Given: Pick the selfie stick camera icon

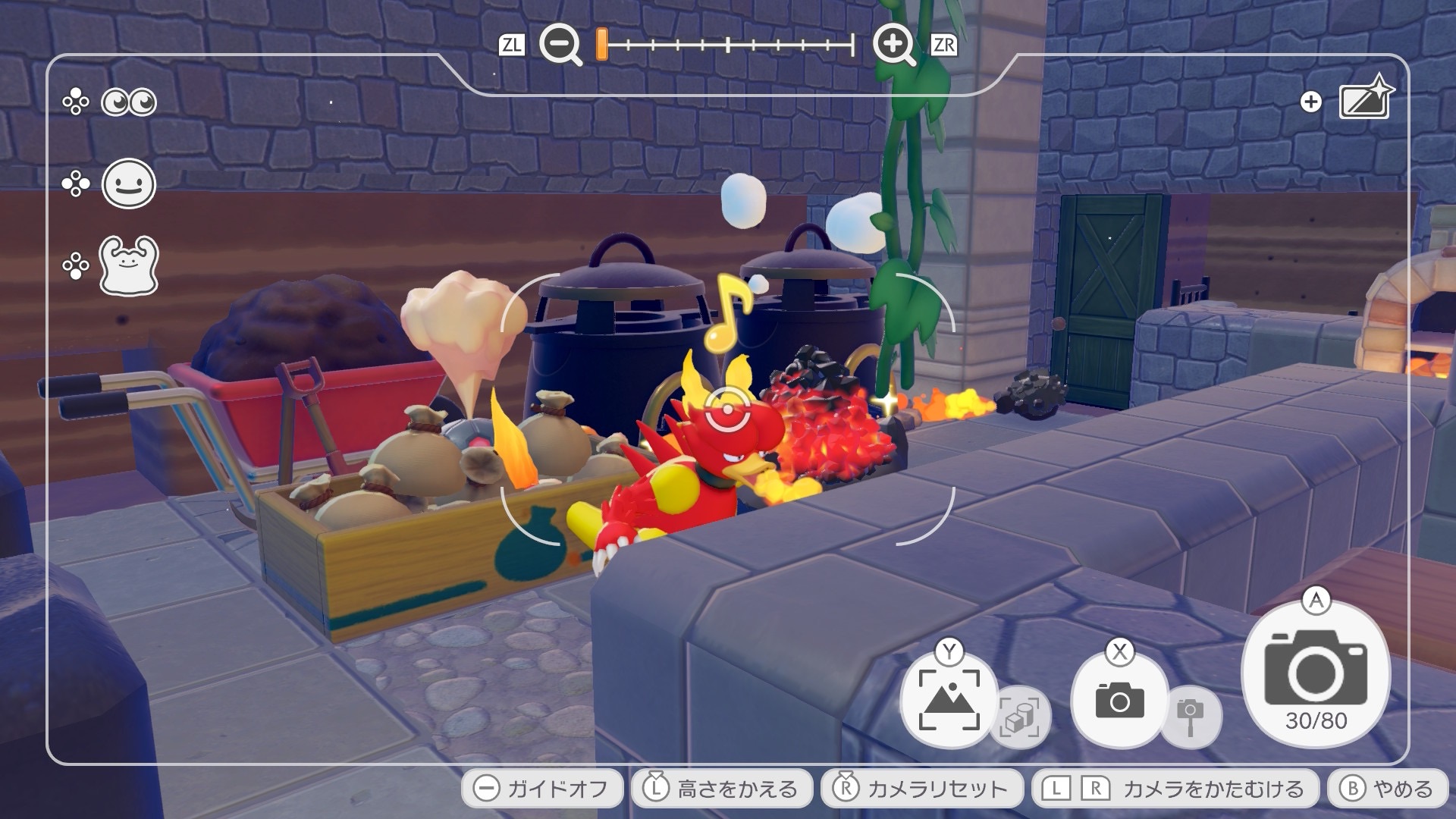Looking at the screenshot, I should coord(1190,715).
